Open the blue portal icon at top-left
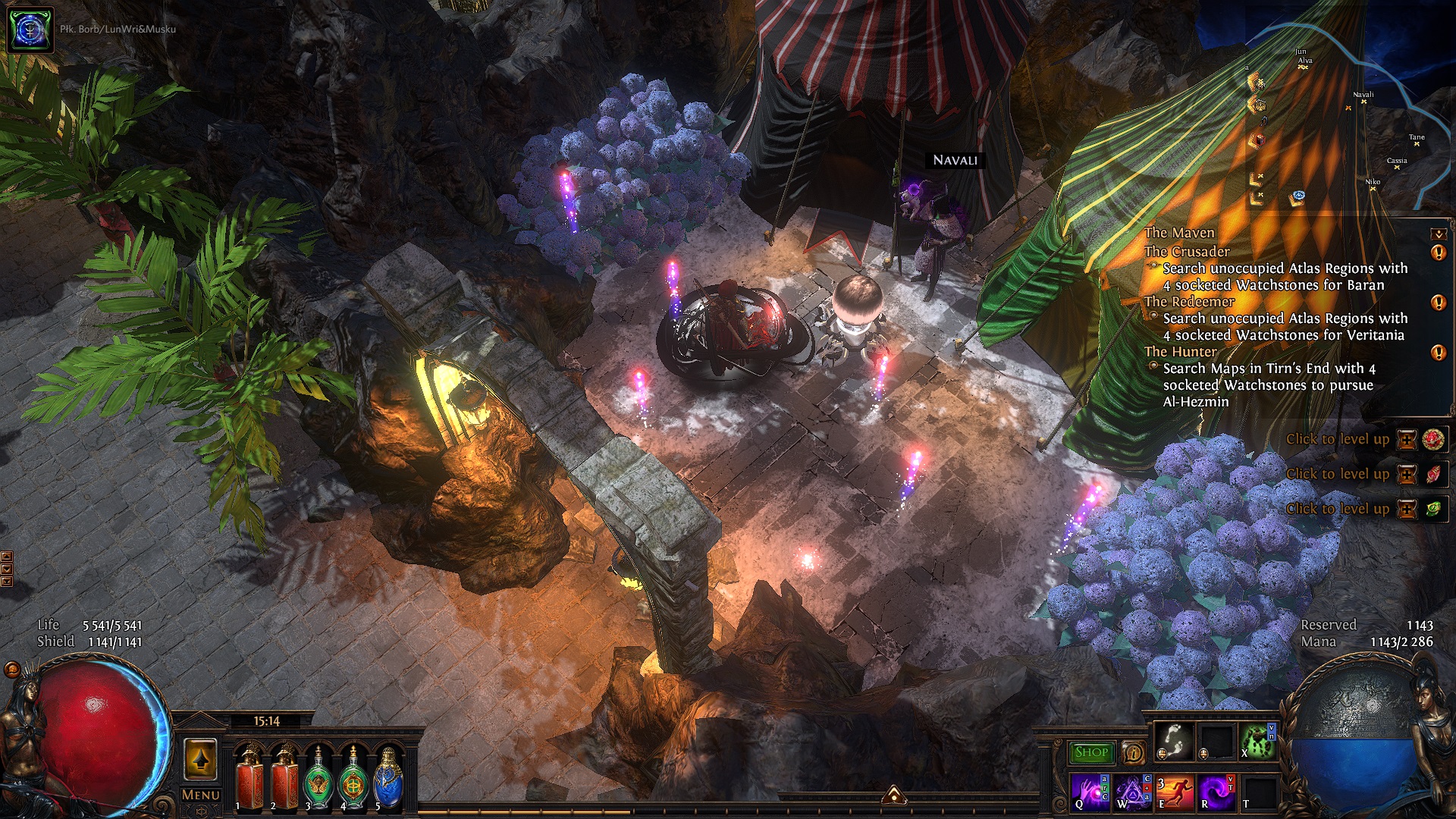The width and height of the screenshot is (1456, 819). pos(30,30)
